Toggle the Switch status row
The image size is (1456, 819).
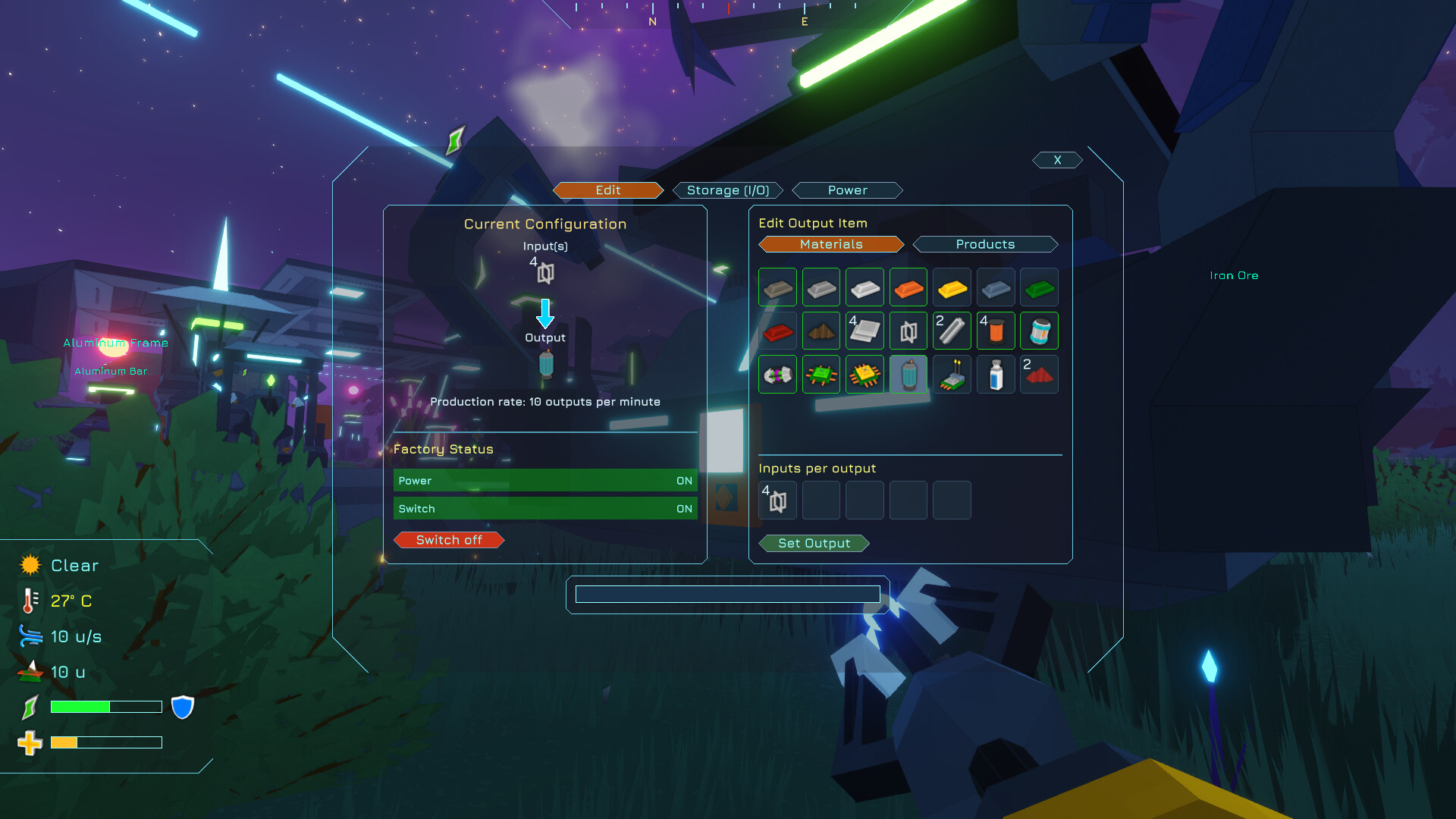544,508
